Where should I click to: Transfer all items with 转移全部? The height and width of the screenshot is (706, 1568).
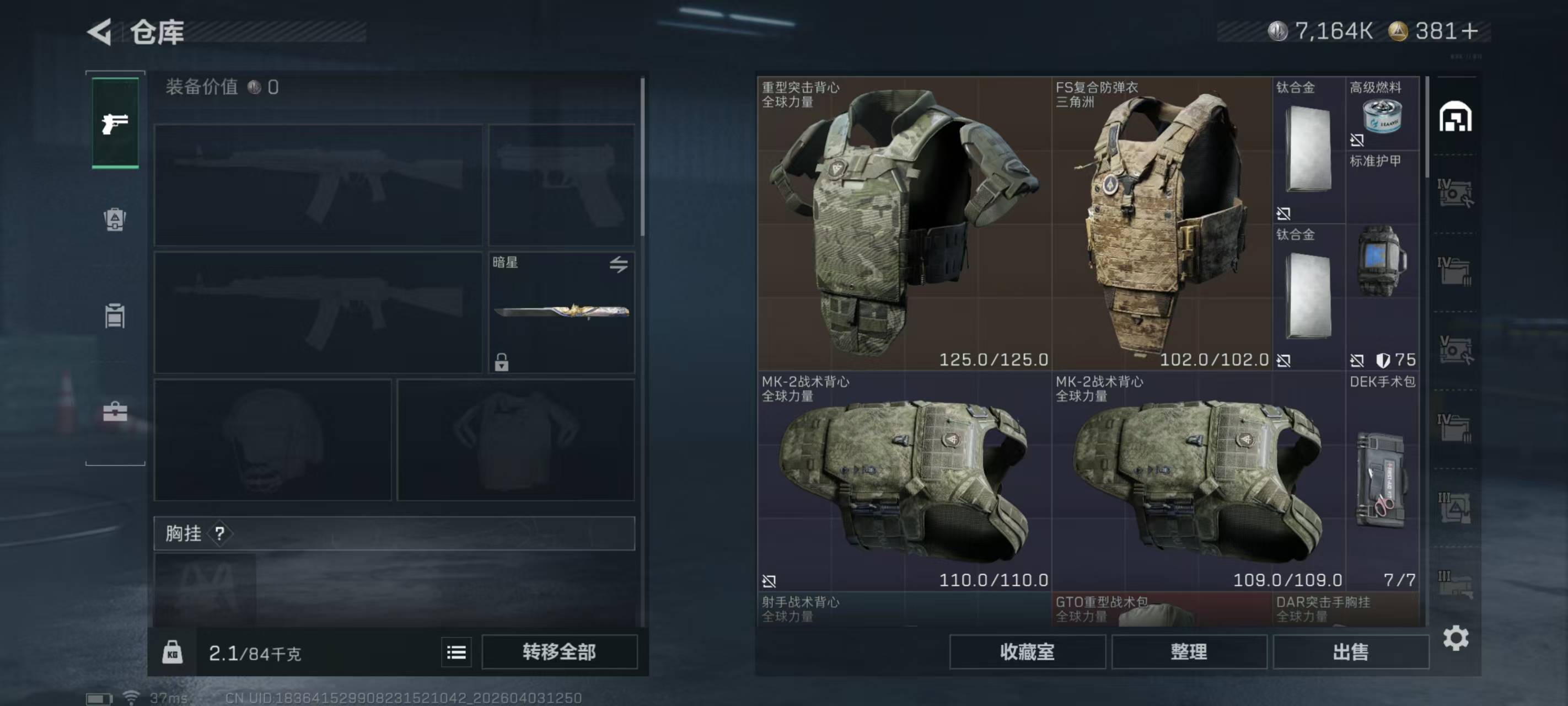[559, 652]
